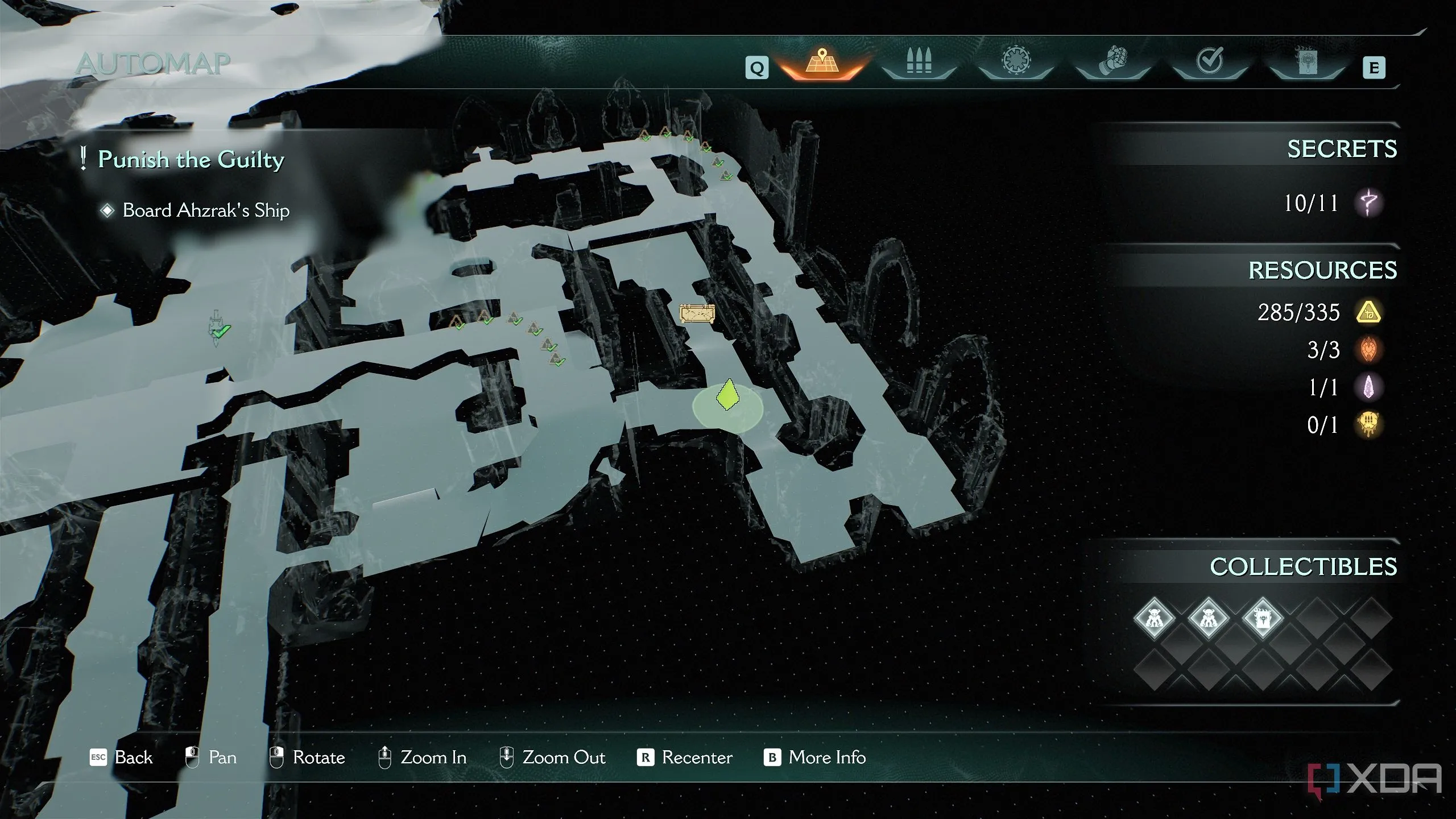Open the flaming codex book tab
This screenshot has width=1456, height=819.
1306,63
